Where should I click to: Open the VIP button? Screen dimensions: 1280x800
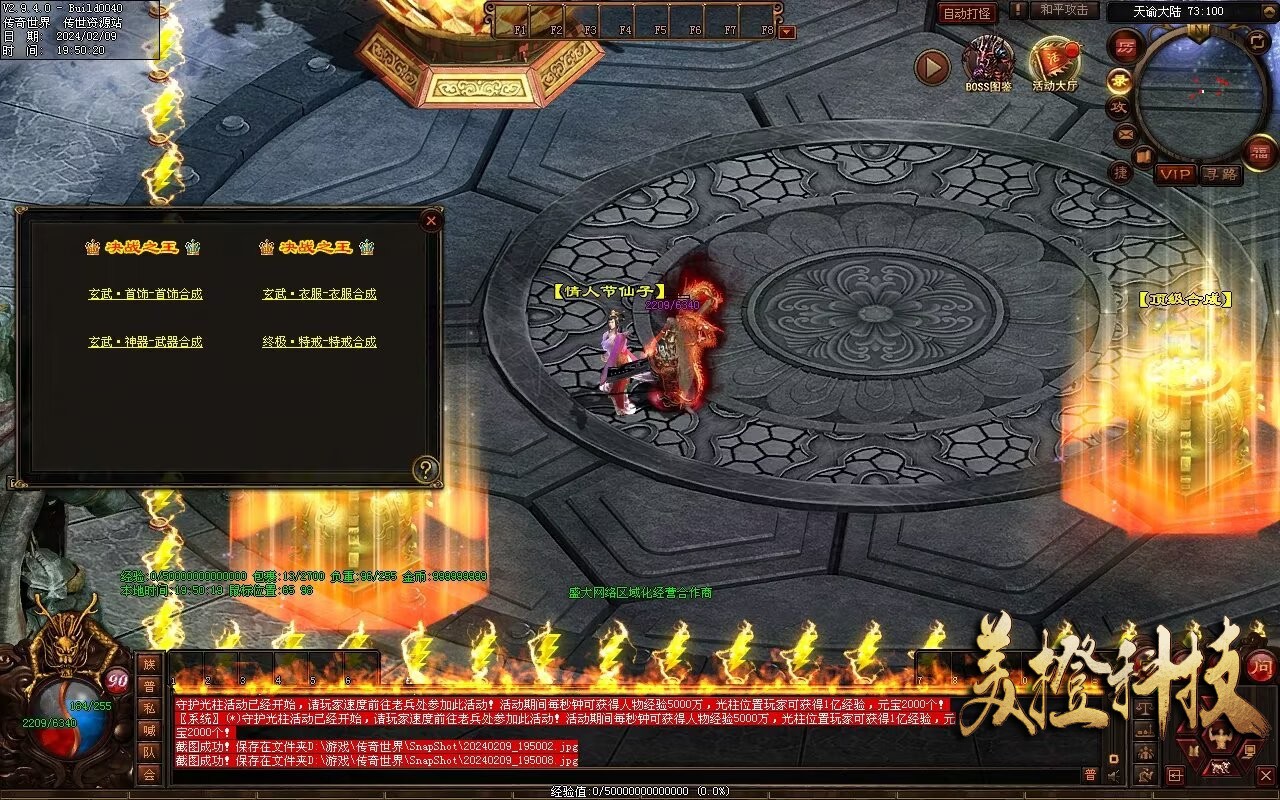1176,174
